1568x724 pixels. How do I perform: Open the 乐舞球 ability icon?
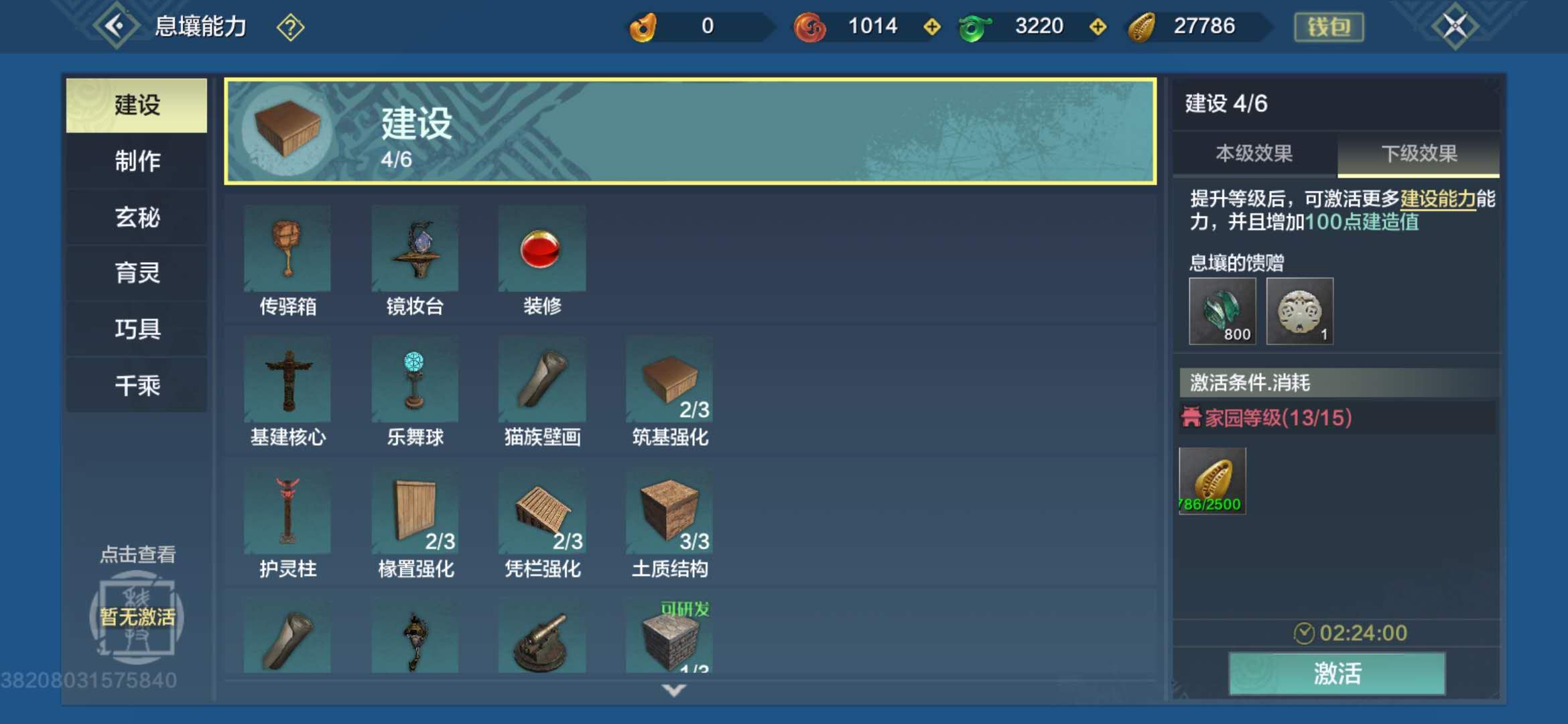pyautogui.click(x=414, y=379)
